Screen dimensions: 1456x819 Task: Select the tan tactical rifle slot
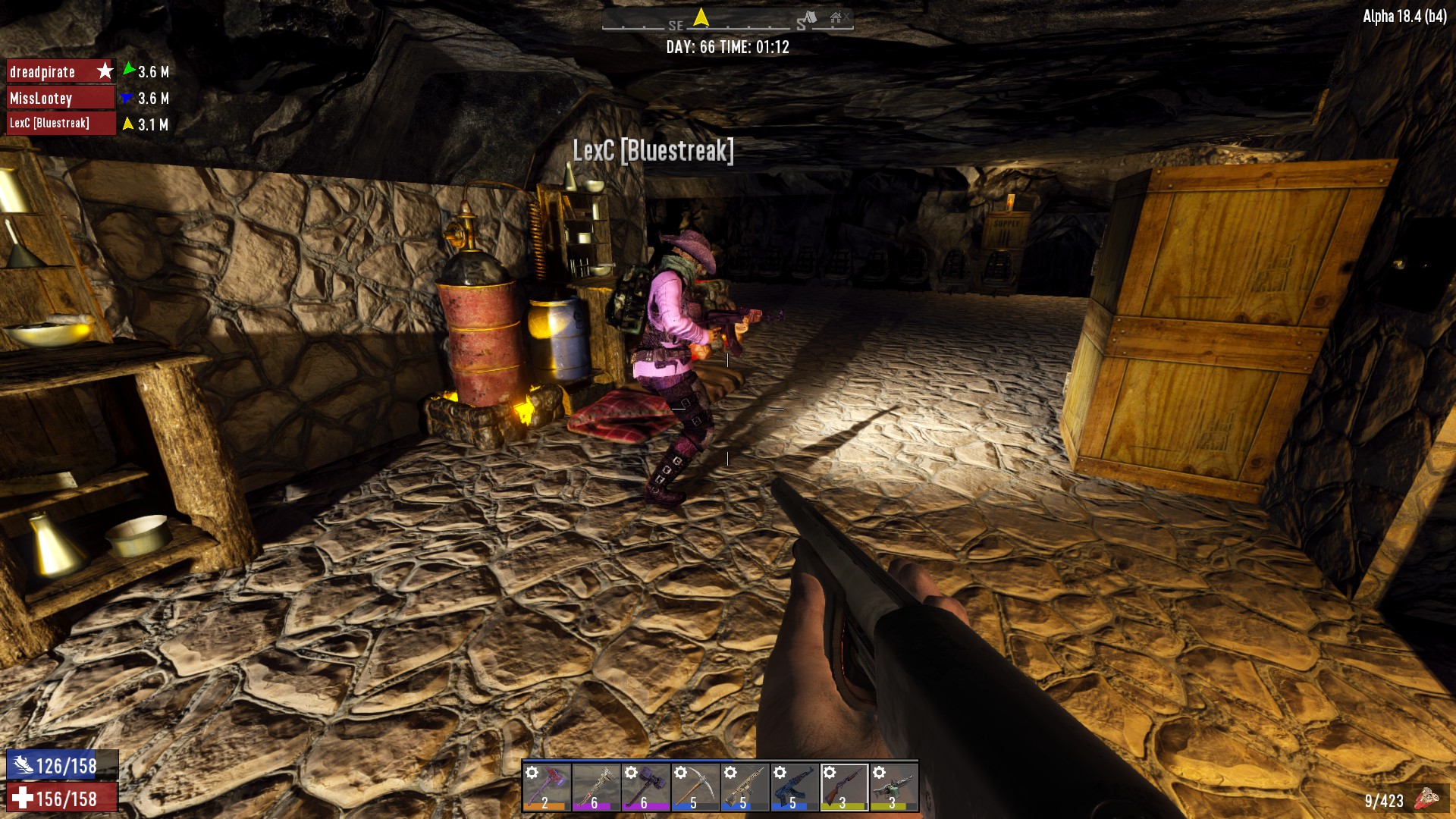click(745, 786)
